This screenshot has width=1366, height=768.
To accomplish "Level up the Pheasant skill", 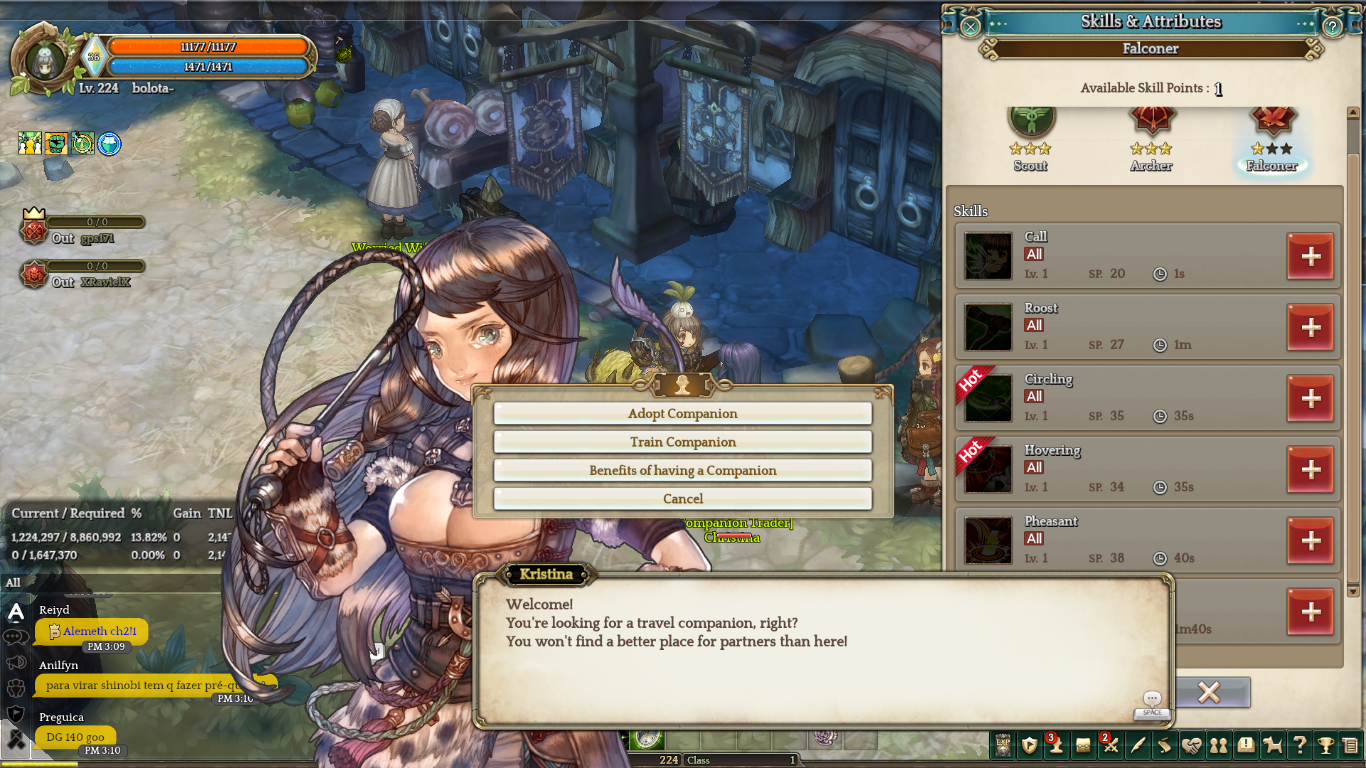I will pos(1310,541).
